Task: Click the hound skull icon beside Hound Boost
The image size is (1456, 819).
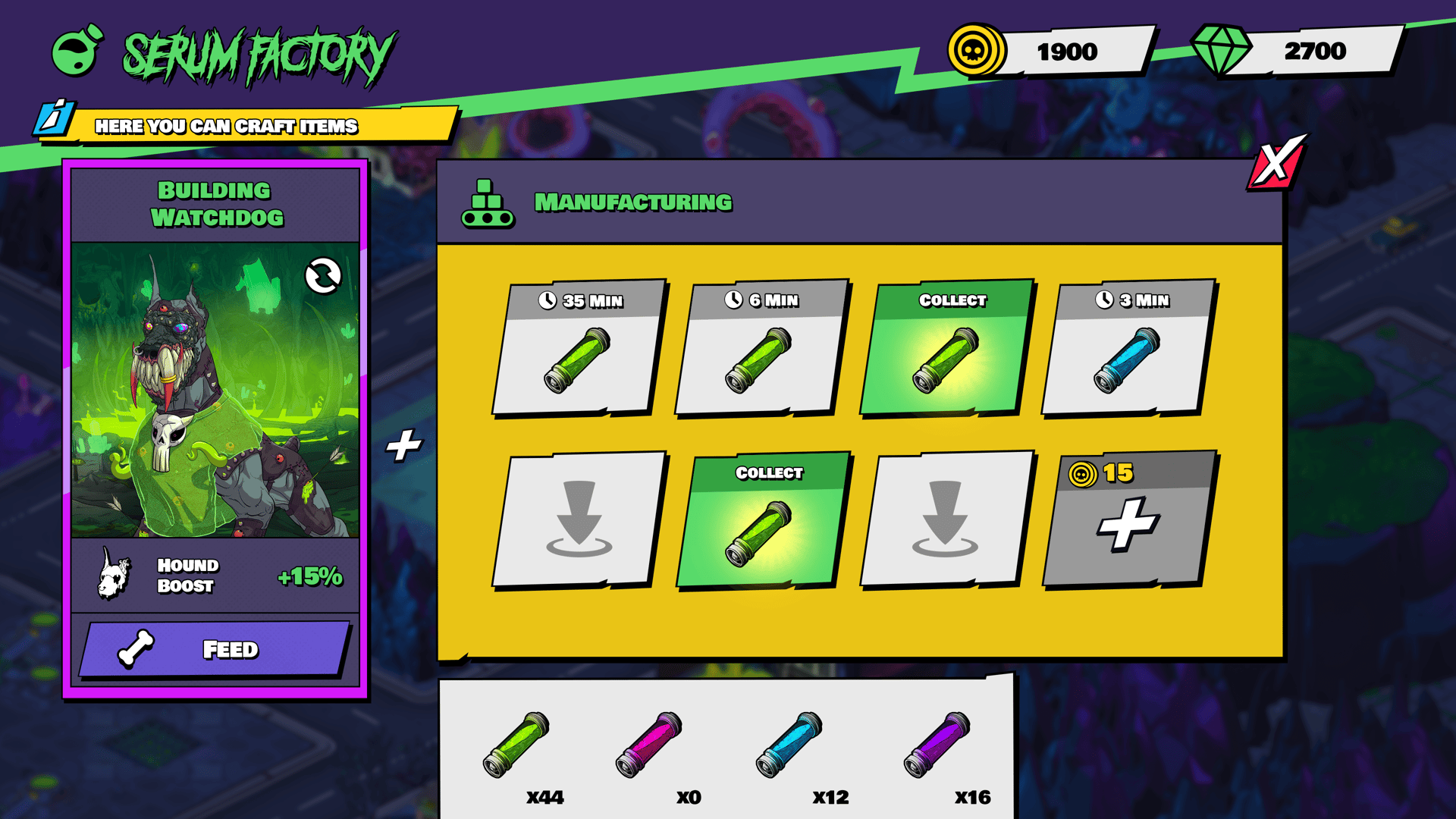Action: click(x=115, y=574)
